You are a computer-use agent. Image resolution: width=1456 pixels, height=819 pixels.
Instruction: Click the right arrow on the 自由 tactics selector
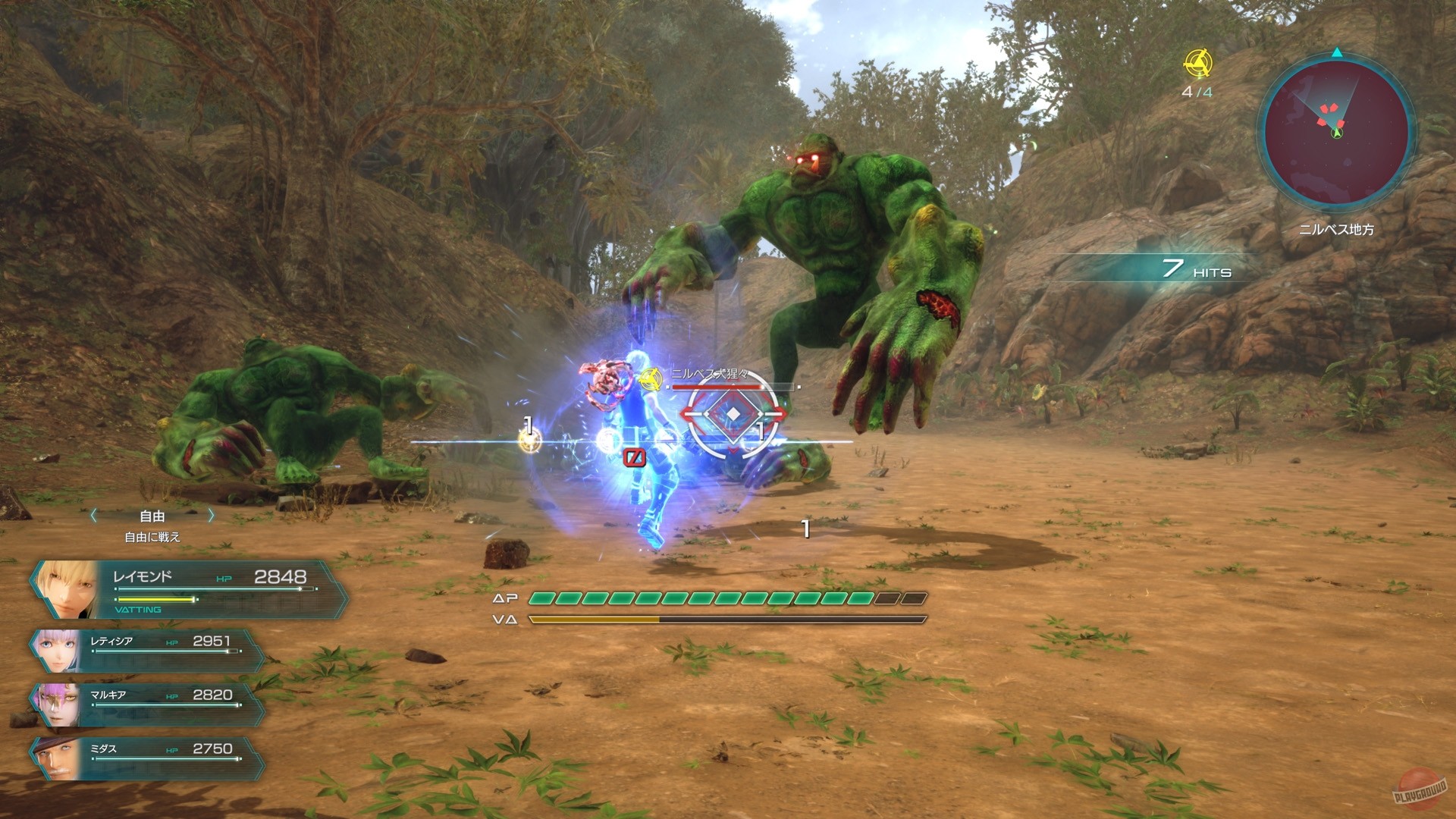pyautogui.click(x=211, y=515)
